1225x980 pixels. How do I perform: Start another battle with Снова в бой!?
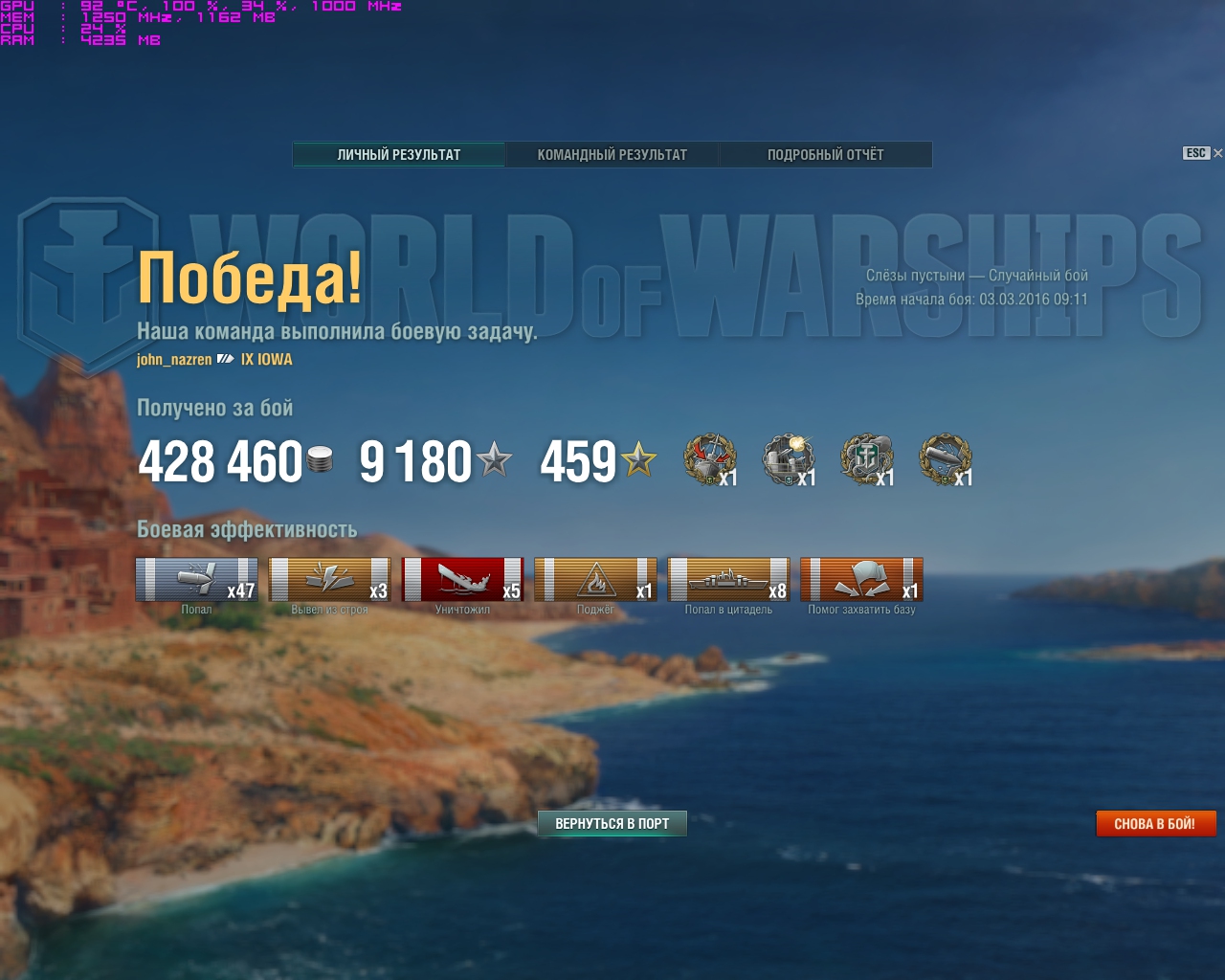coord(1155,824)
